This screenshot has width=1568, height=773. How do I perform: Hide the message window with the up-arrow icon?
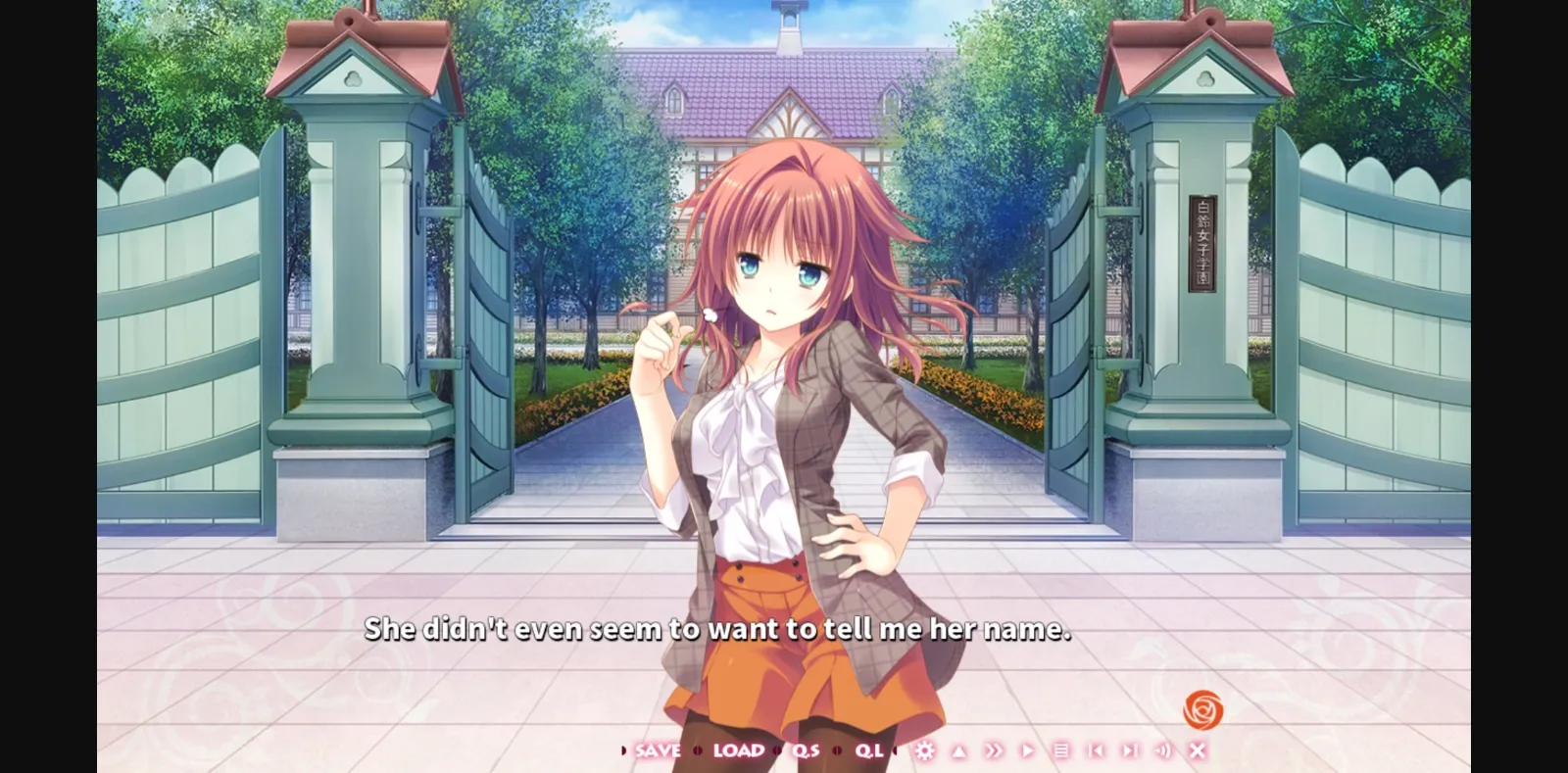(958, 750)
